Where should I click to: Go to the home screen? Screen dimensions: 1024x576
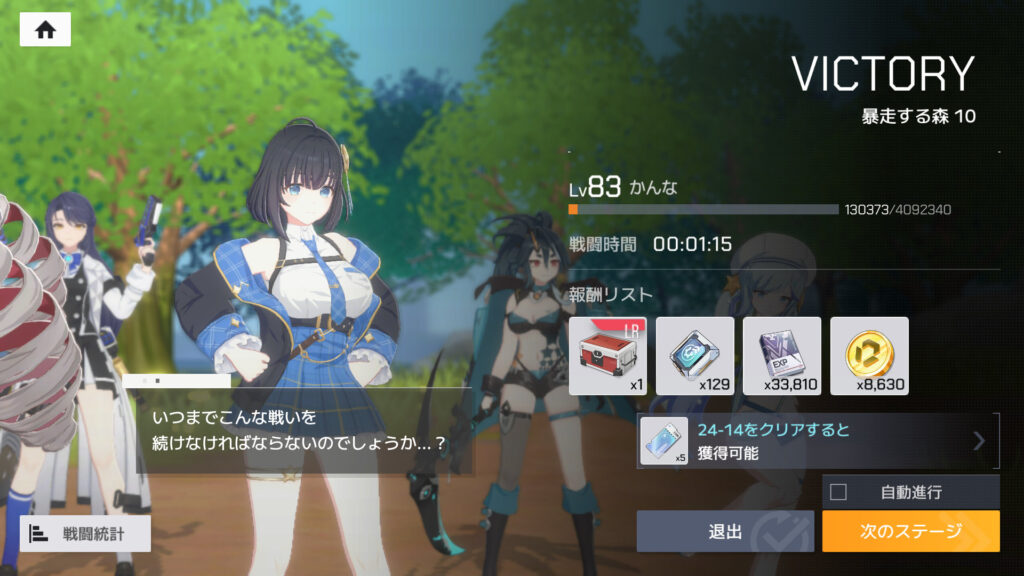point(45,29)
